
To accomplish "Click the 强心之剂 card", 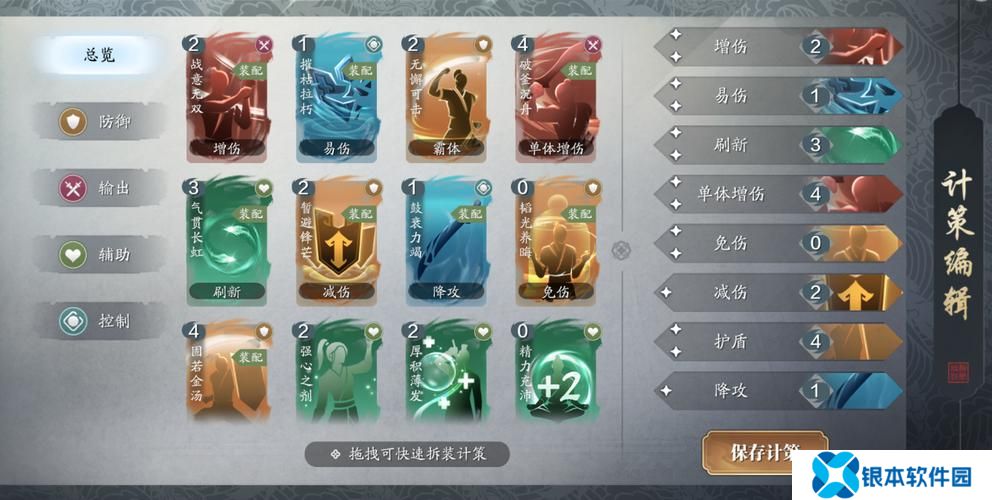I will click(x=336, y=372).
